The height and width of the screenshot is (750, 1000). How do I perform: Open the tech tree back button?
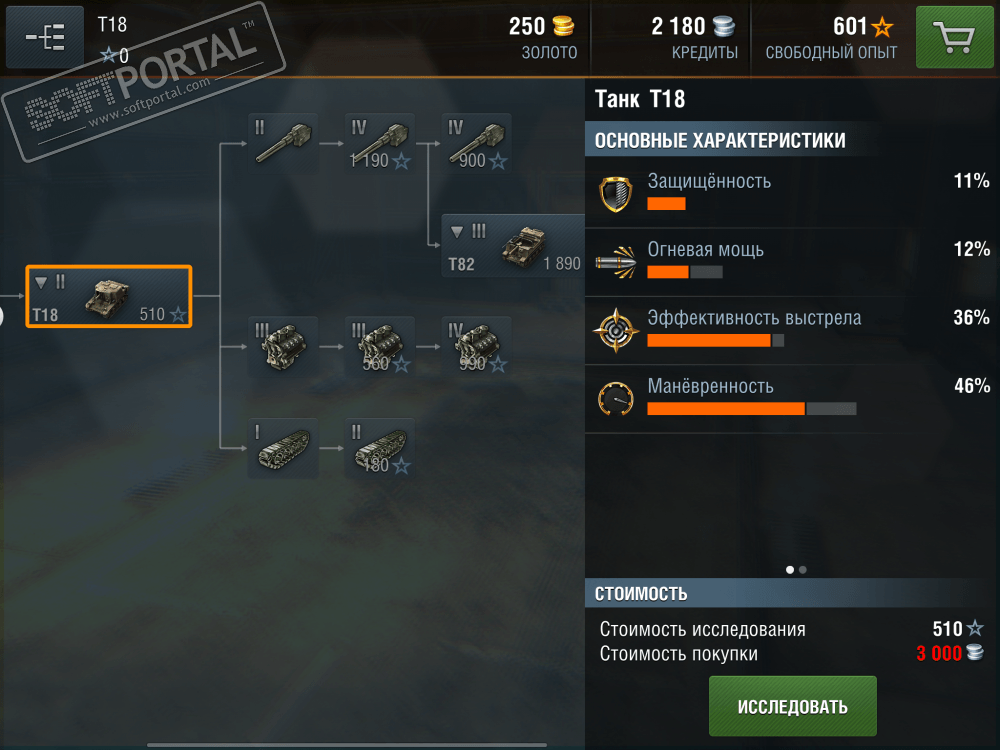coord(45,38)
